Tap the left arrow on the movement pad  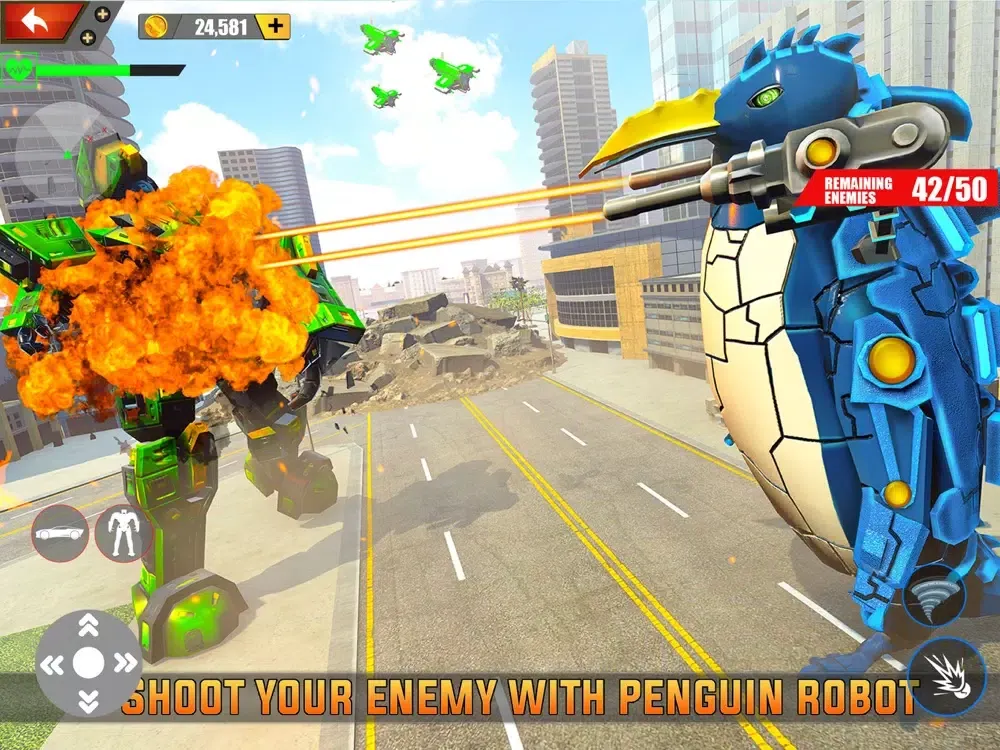53,662
